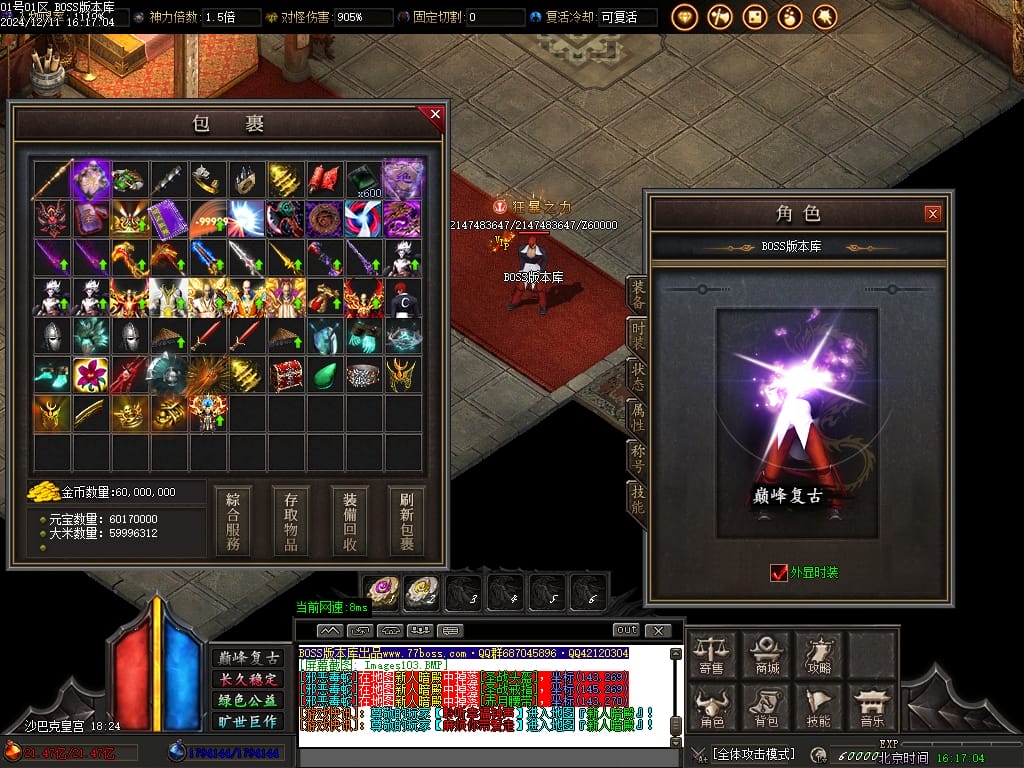Click the OUT button on chat box

[x=626, y=630]
